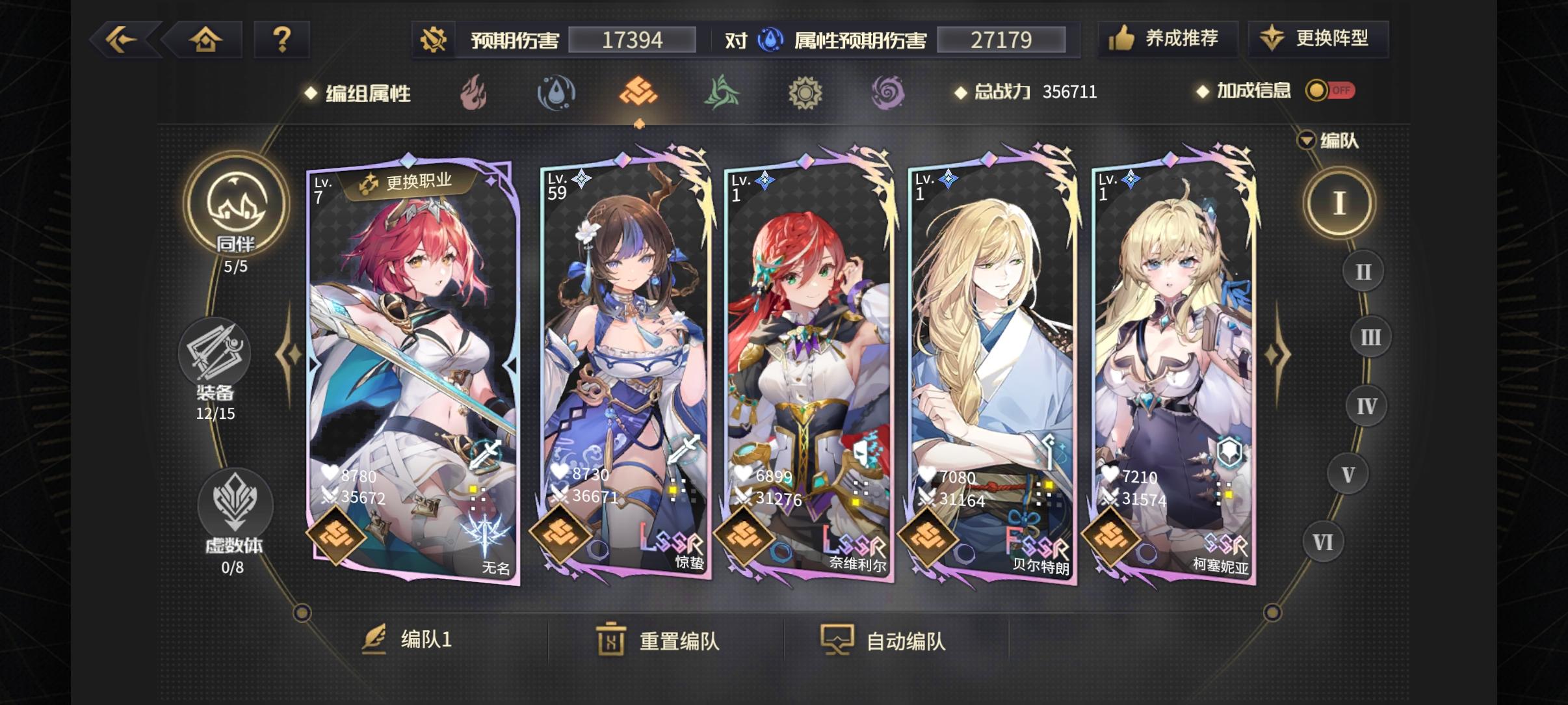
Task: Select the dark element attribute icon
Action: [x=888, y=93]
